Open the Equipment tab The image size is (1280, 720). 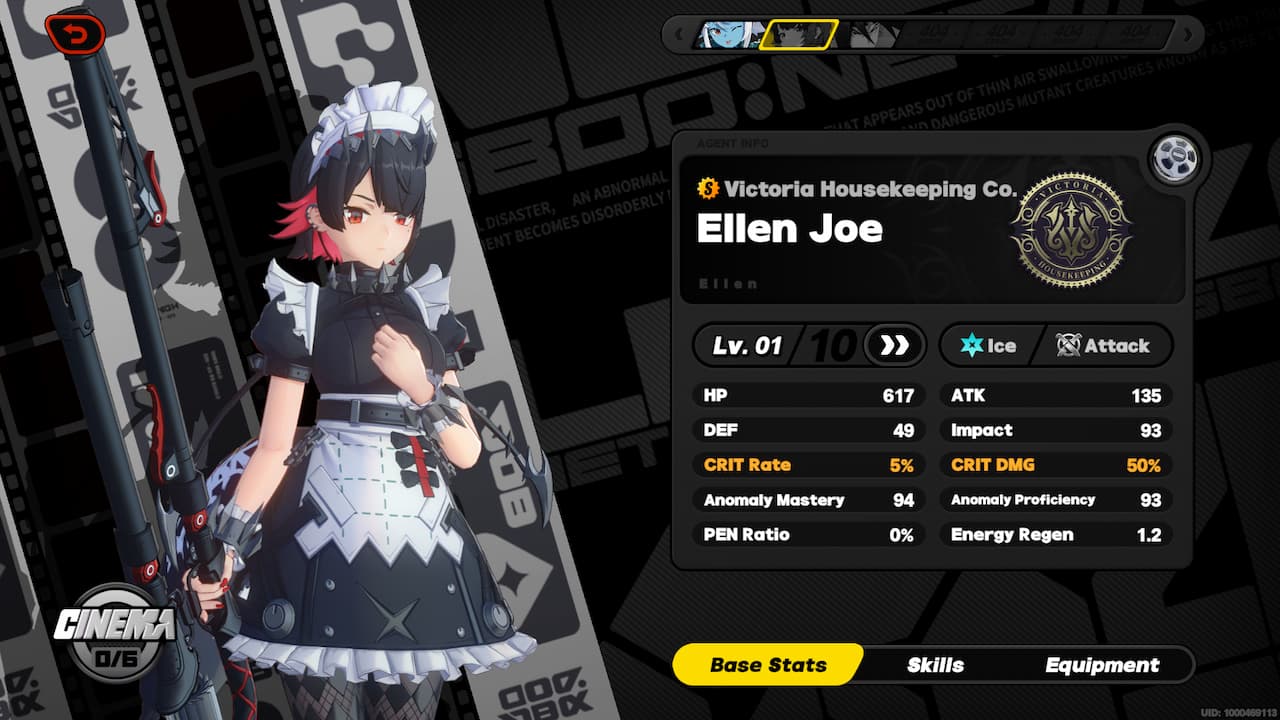[1101, 664]
